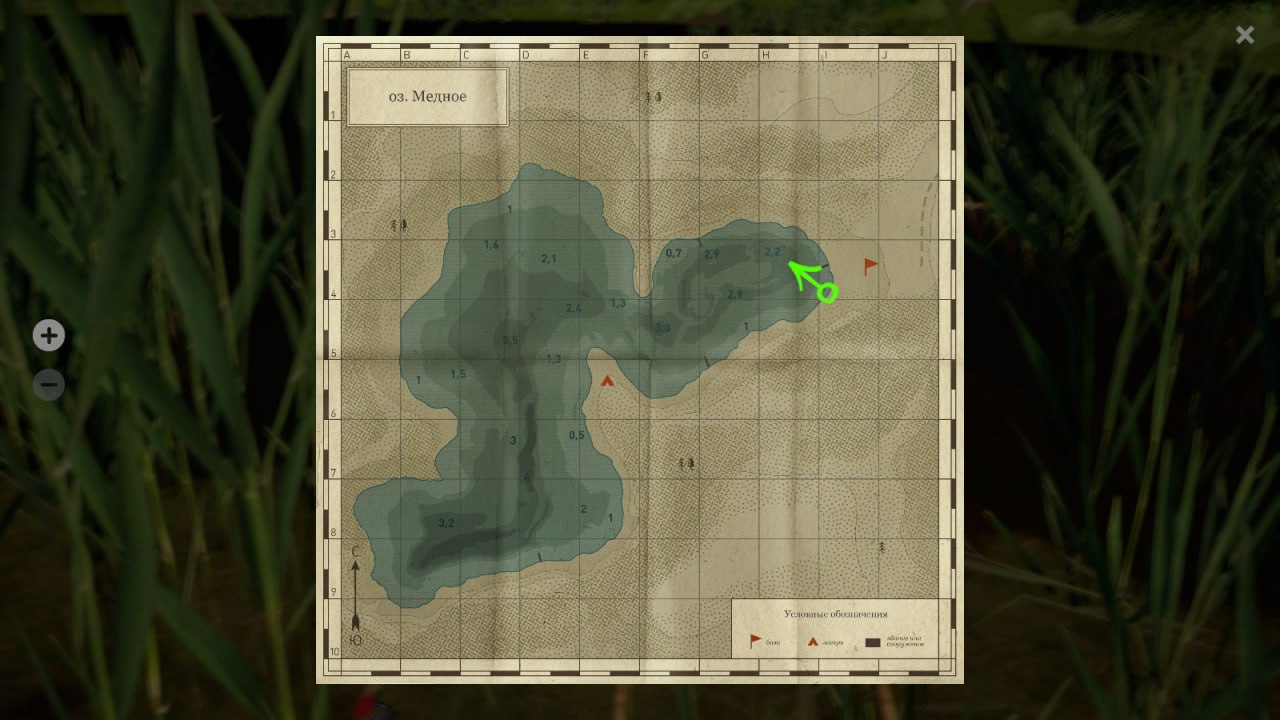This screenshot has height=720, width=1280.
Task: Zoom in the map with plus button
Action: [x=49, y=335]
